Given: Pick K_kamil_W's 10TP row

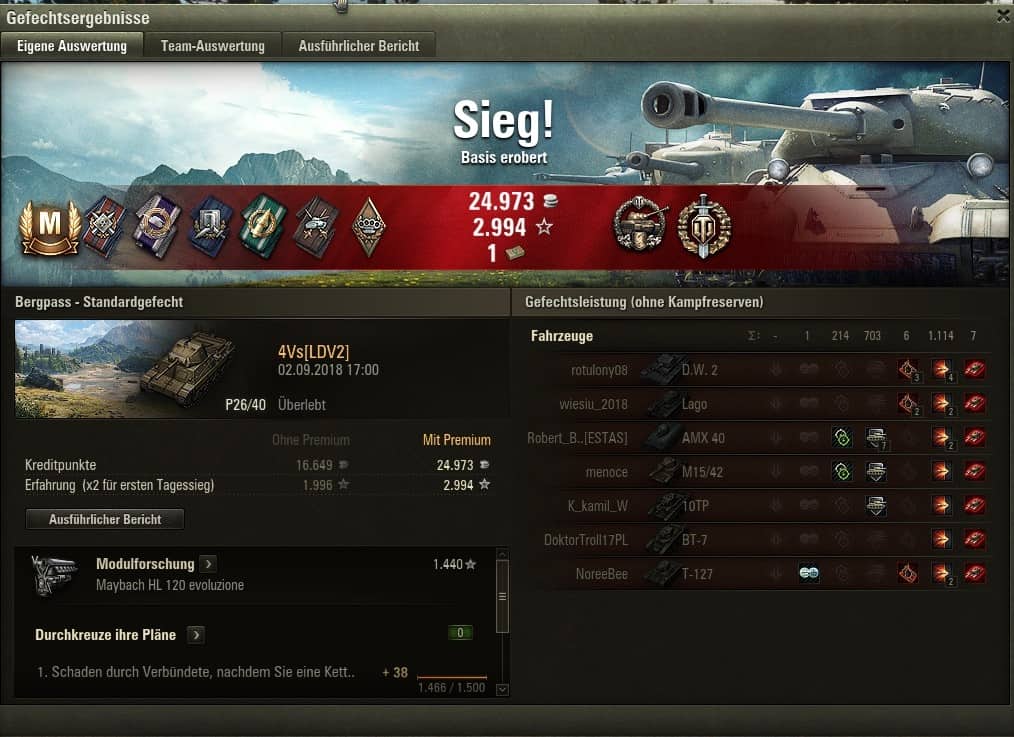Looking at the screenshot, I should tap(760, 506).
